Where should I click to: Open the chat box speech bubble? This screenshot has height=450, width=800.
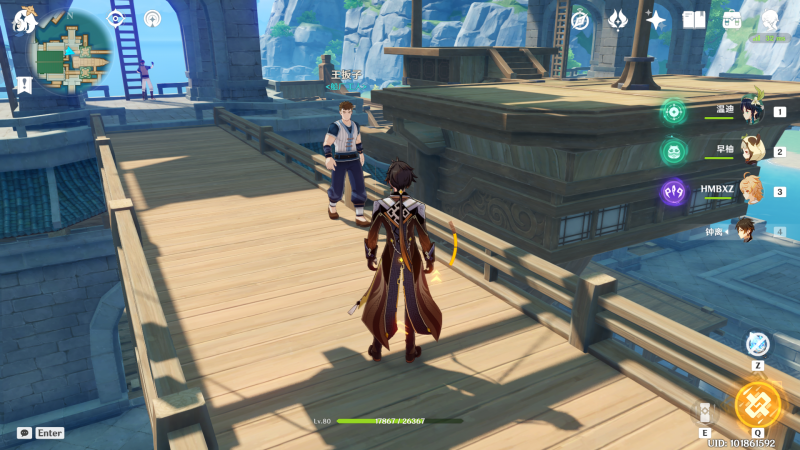coord(24,433)
